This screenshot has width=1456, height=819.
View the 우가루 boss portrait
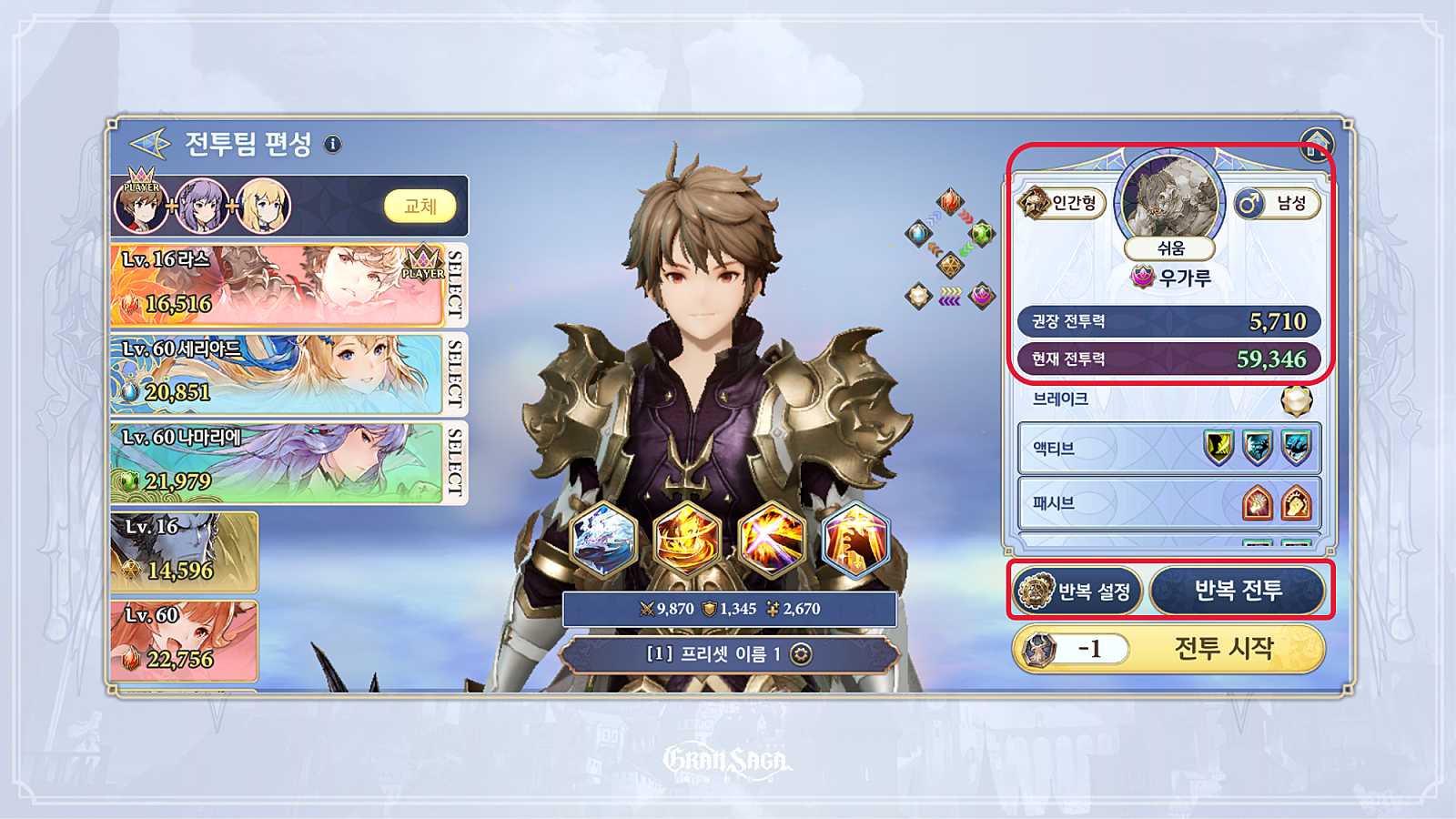[1170, 198]
